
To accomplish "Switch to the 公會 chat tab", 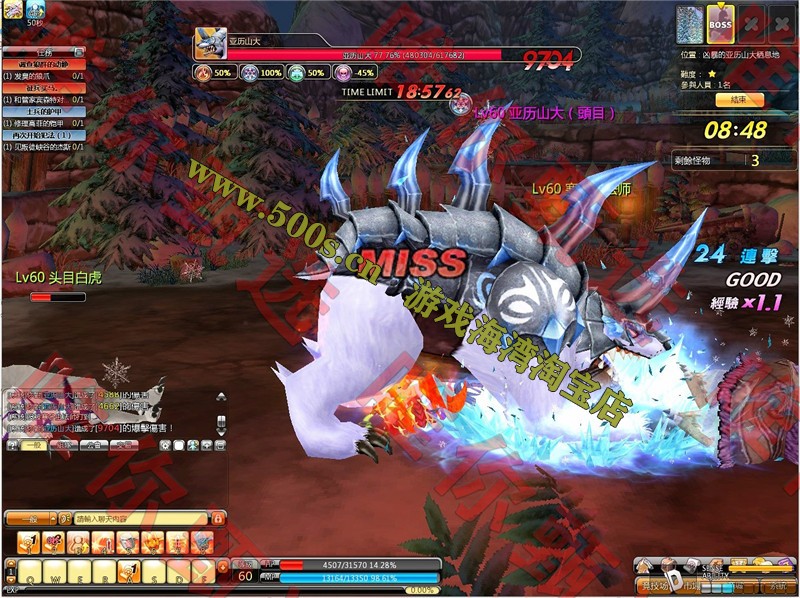I will pyautogui.click(x=95, y=445).
